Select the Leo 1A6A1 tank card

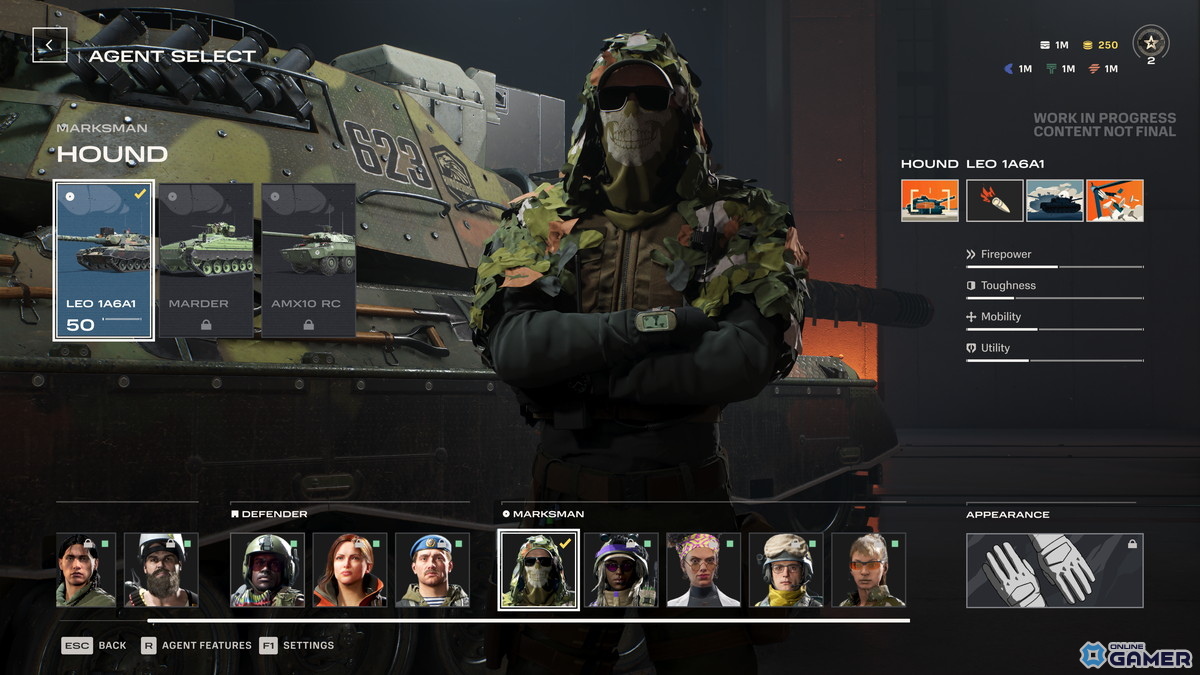(104, 260)
